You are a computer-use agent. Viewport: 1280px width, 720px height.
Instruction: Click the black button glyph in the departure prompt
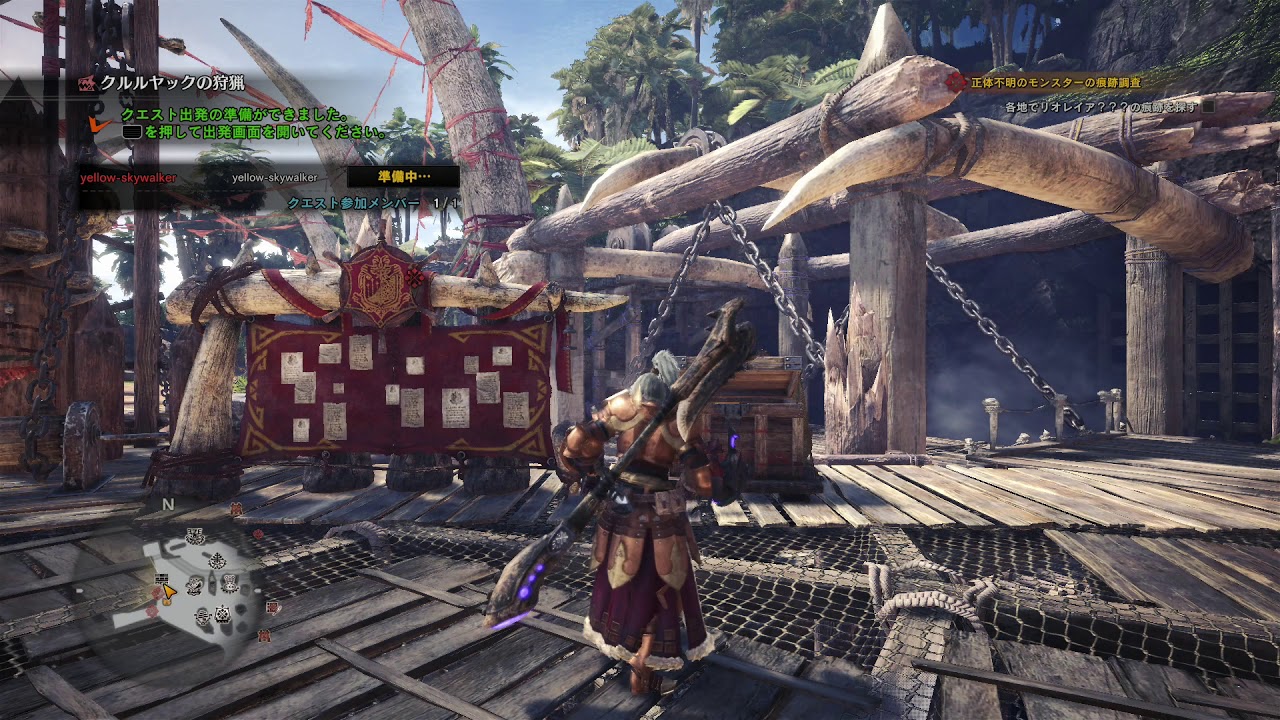click(x=130, y=131)
